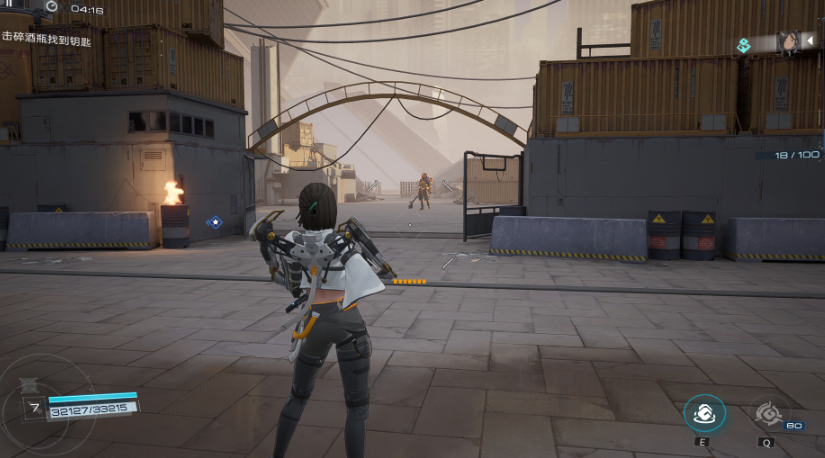The image size is (825, 458).
Task: Select the teammate character portrait
Action: (786, 43)
